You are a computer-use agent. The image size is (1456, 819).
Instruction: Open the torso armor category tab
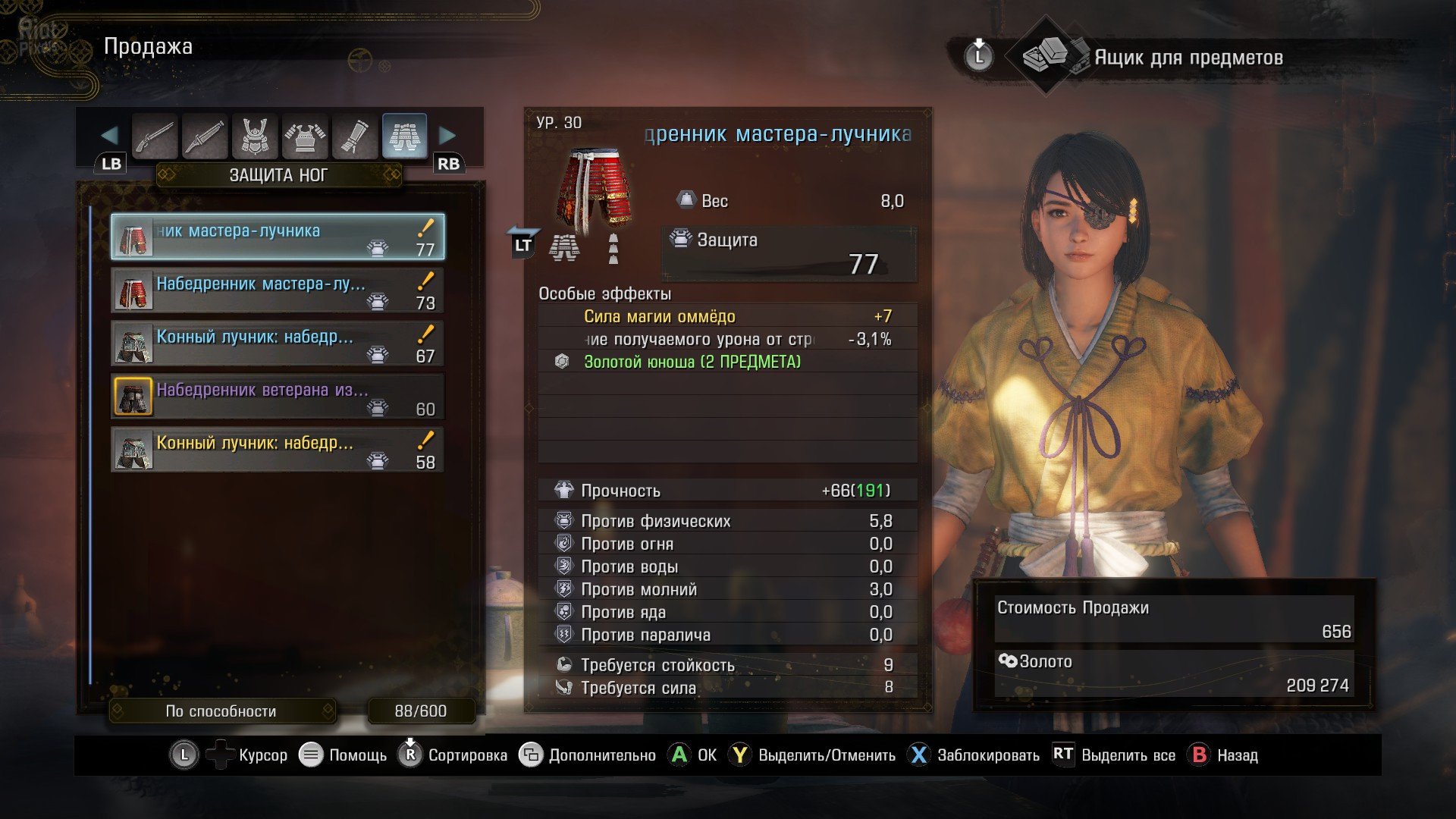[x=305, y=136]
